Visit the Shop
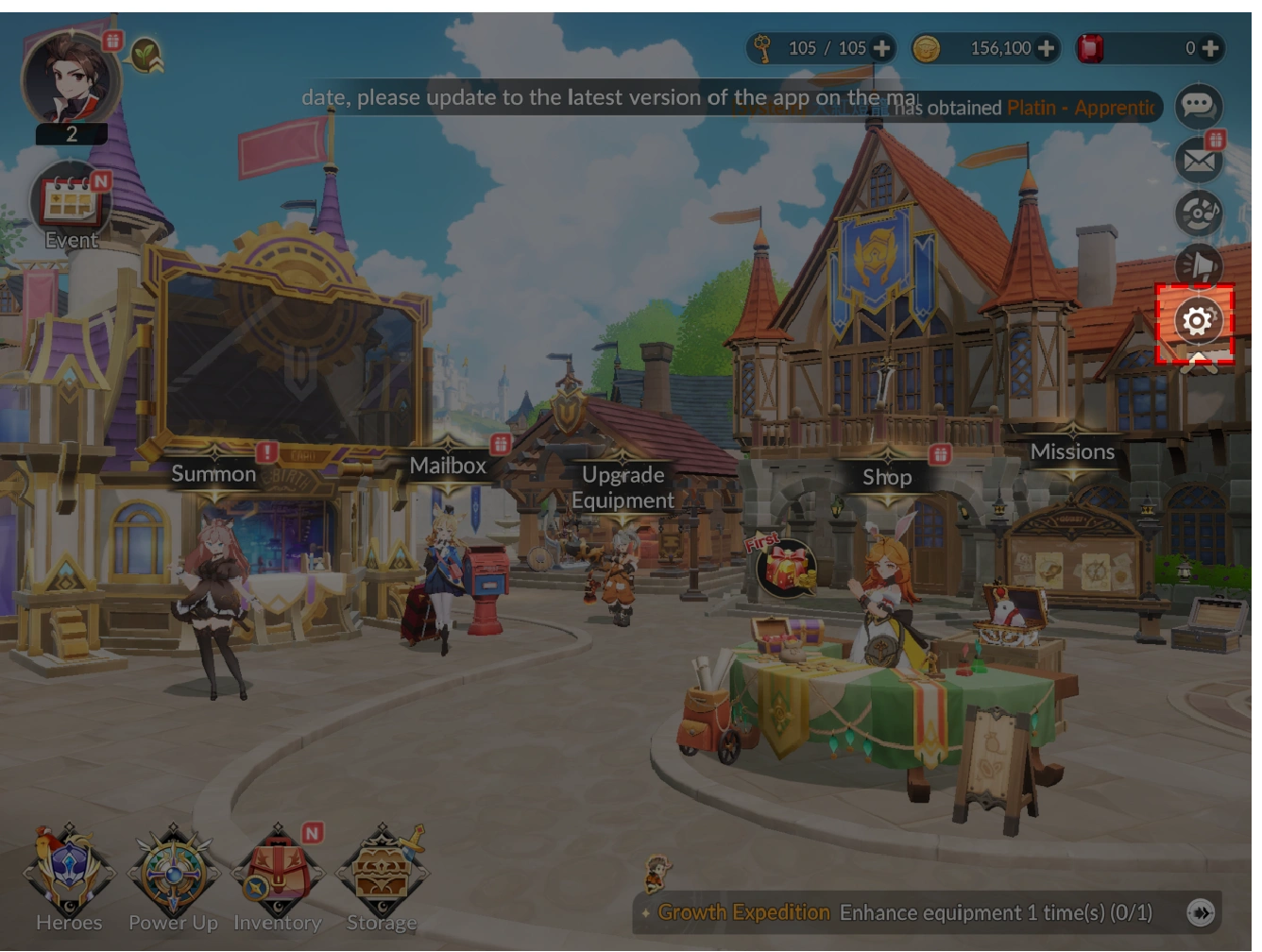The height and width of the screenshot is (952, 1262). [x=887, y=477]
